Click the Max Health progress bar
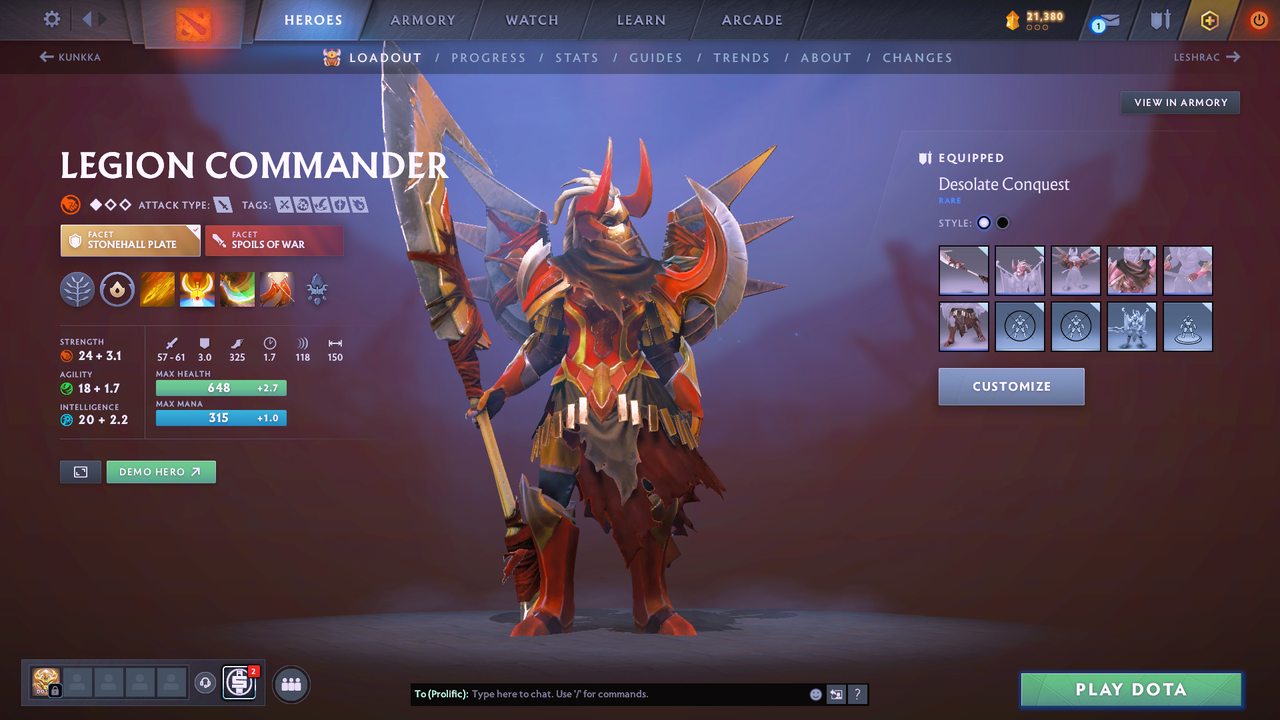This screenshot has height=720, width=1280. [x=220, y=387]
